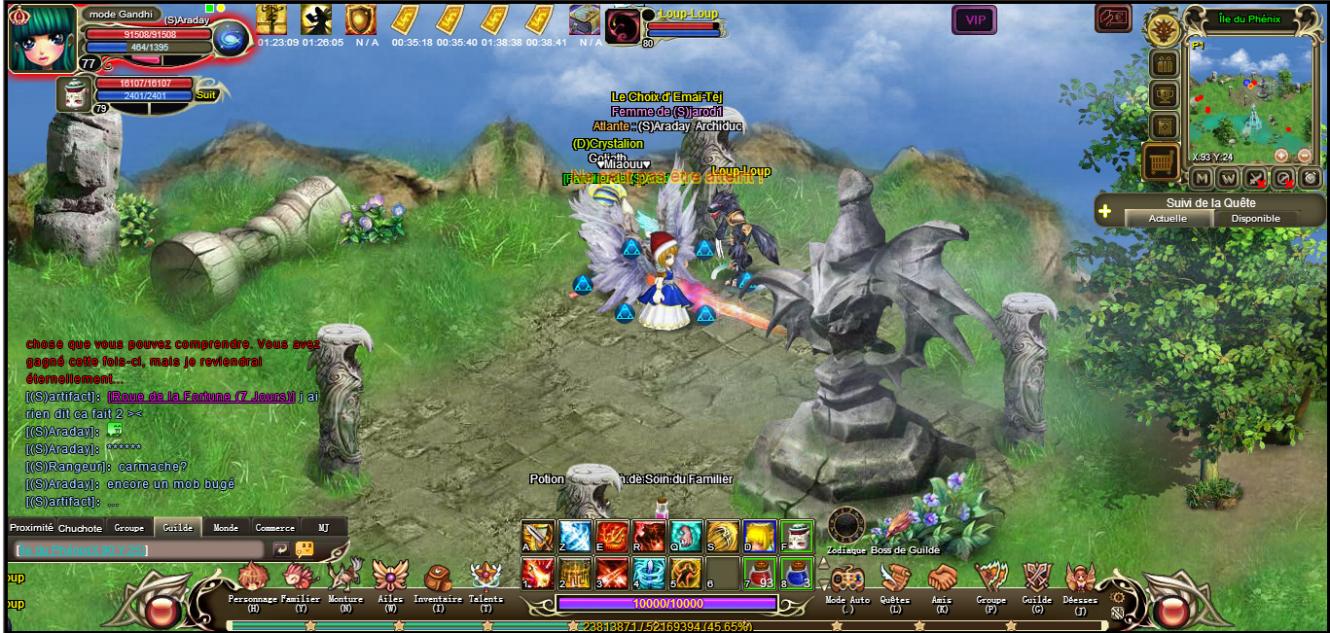Open the Zodiaque menu
The height and width of the screenshot is (633, 1330).
[x=845, y=527]
